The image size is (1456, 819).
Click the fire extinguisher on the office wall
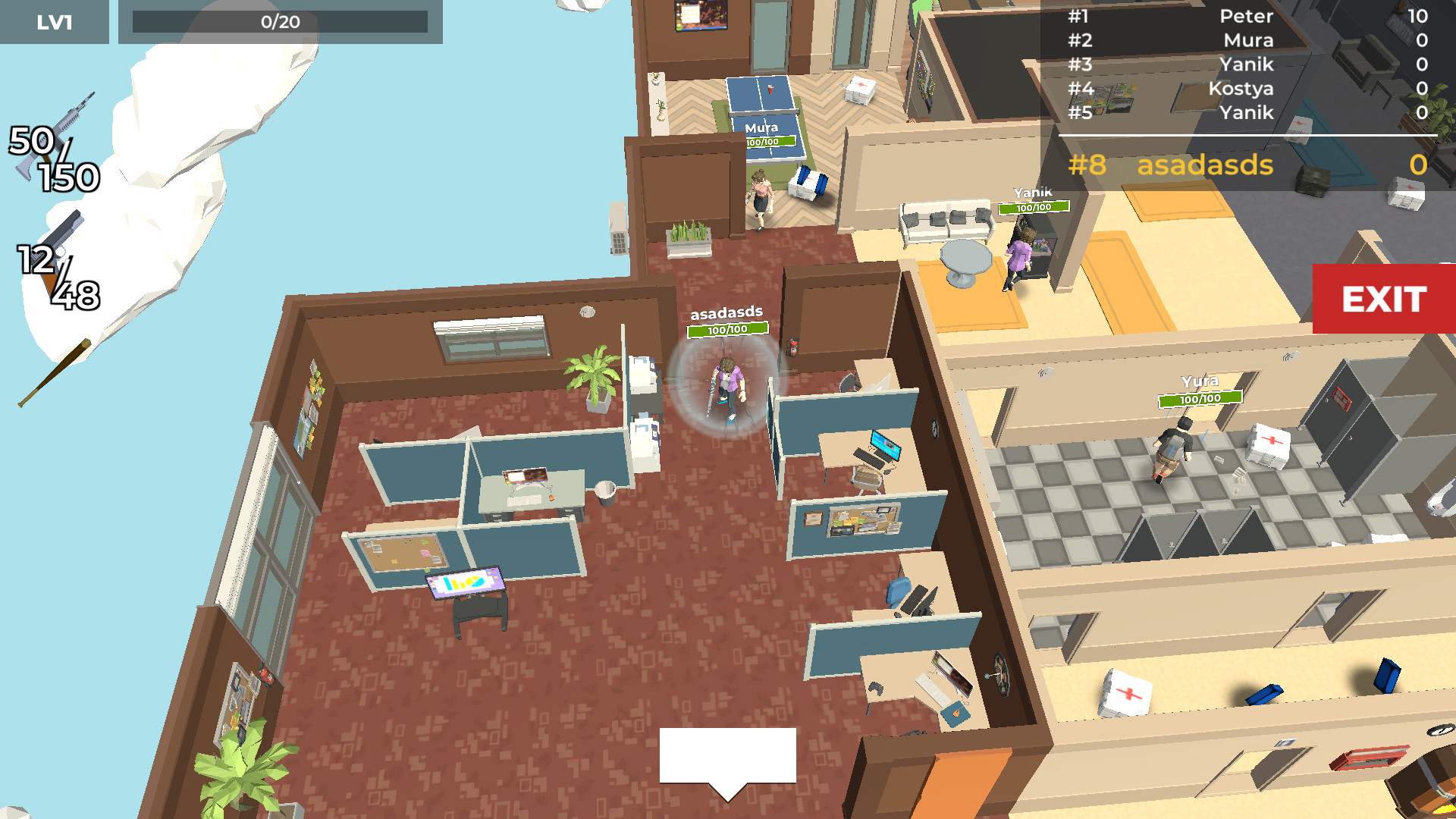coord(793,349)
